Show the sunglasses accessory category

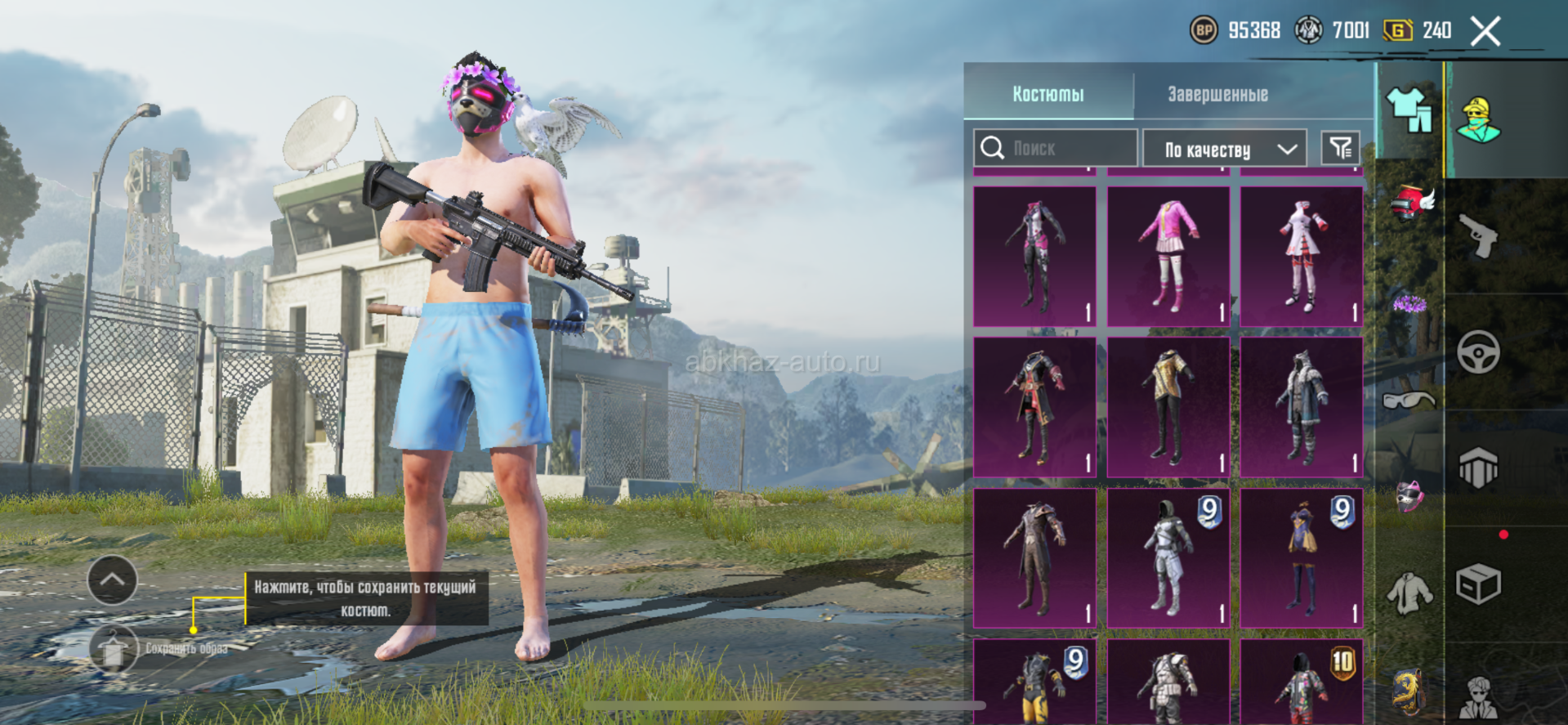point(1409,401)
